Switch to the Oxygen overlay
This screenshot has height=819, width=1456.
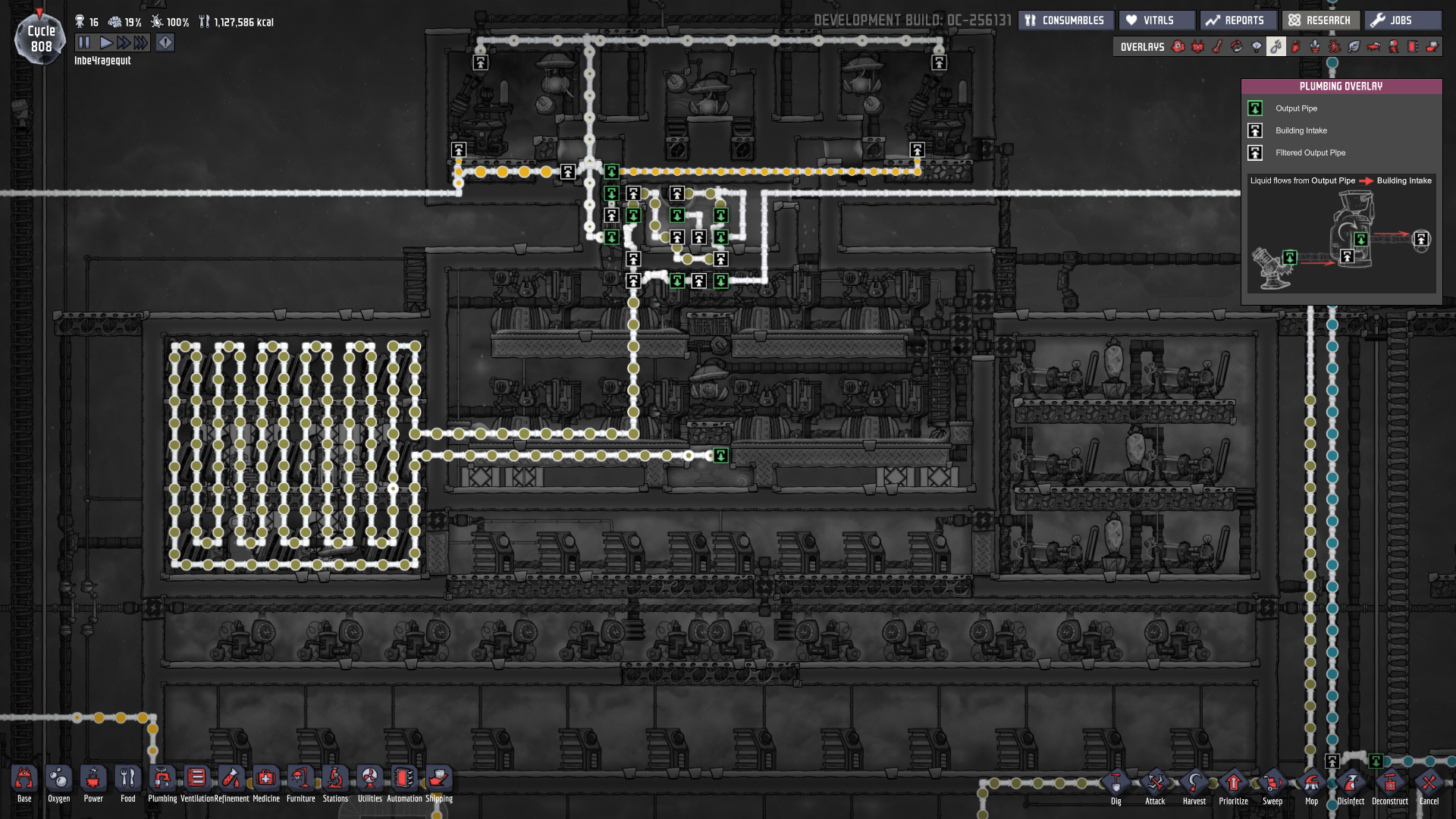pyautogui.click(x=1178, y=47)
